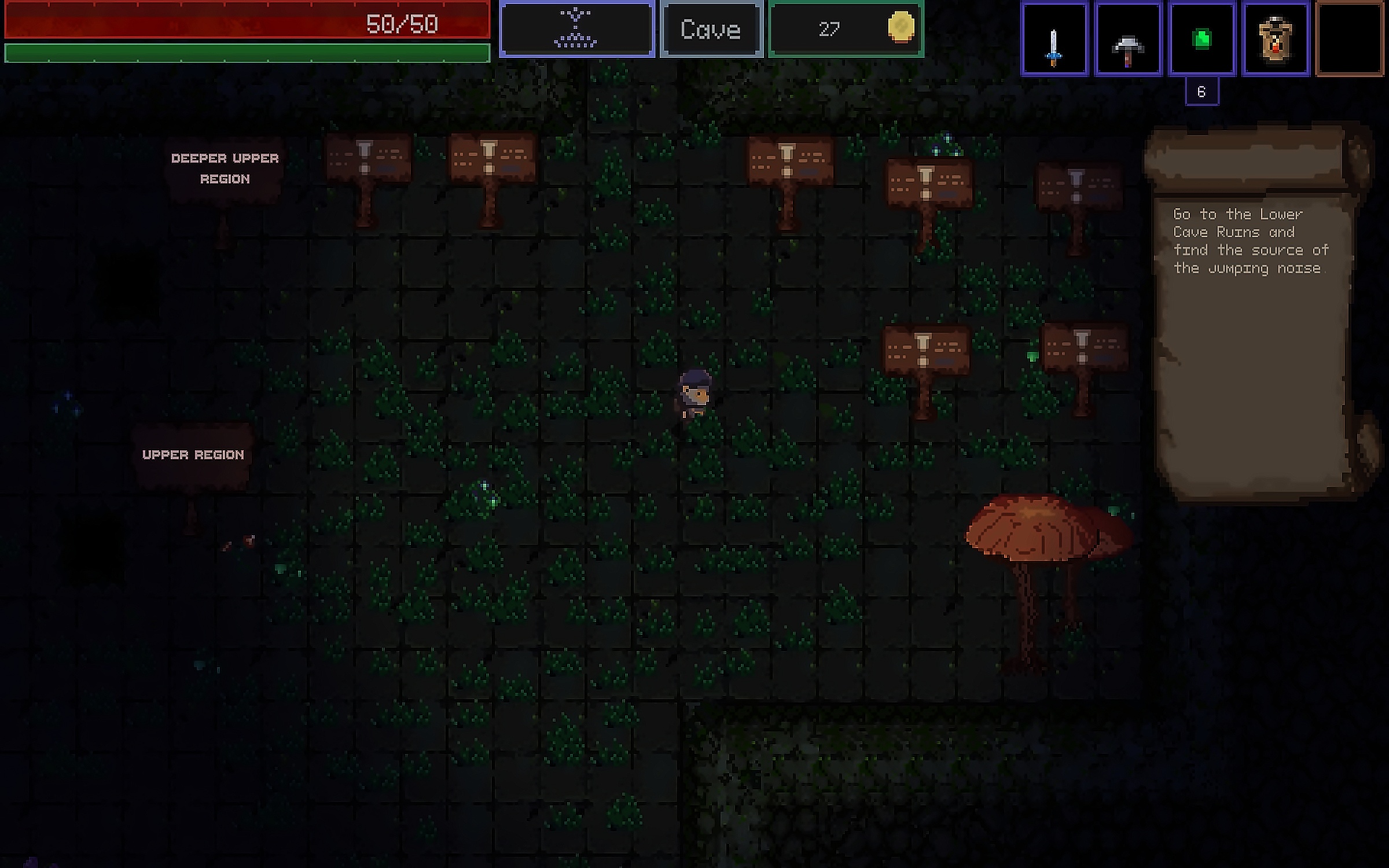Choose the green gem item slot
Viewport: 1389px width, 868px height.
(x=1202, y=39)
